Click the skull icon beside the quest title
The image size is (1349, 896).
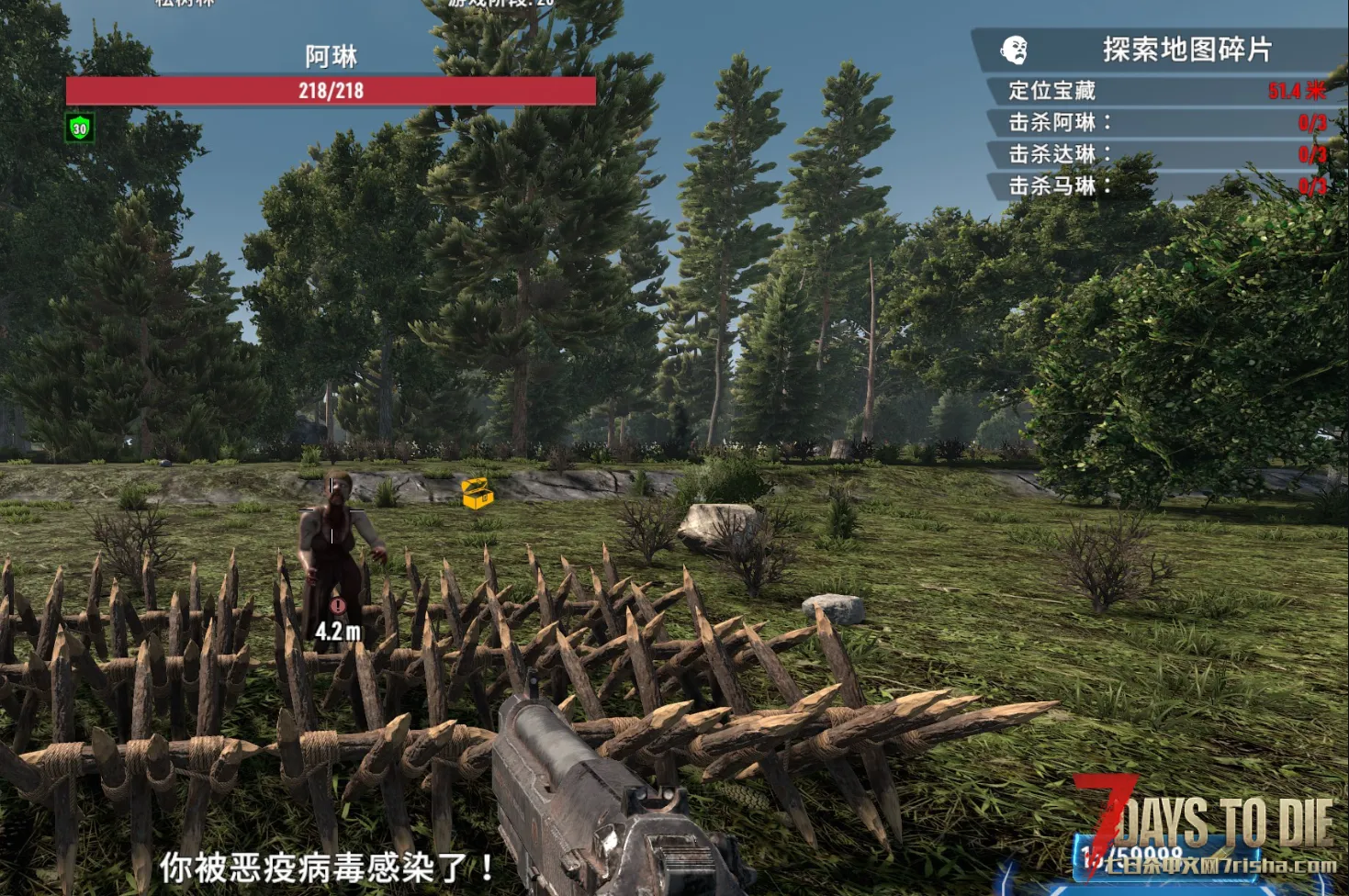tap(1014, 50)
